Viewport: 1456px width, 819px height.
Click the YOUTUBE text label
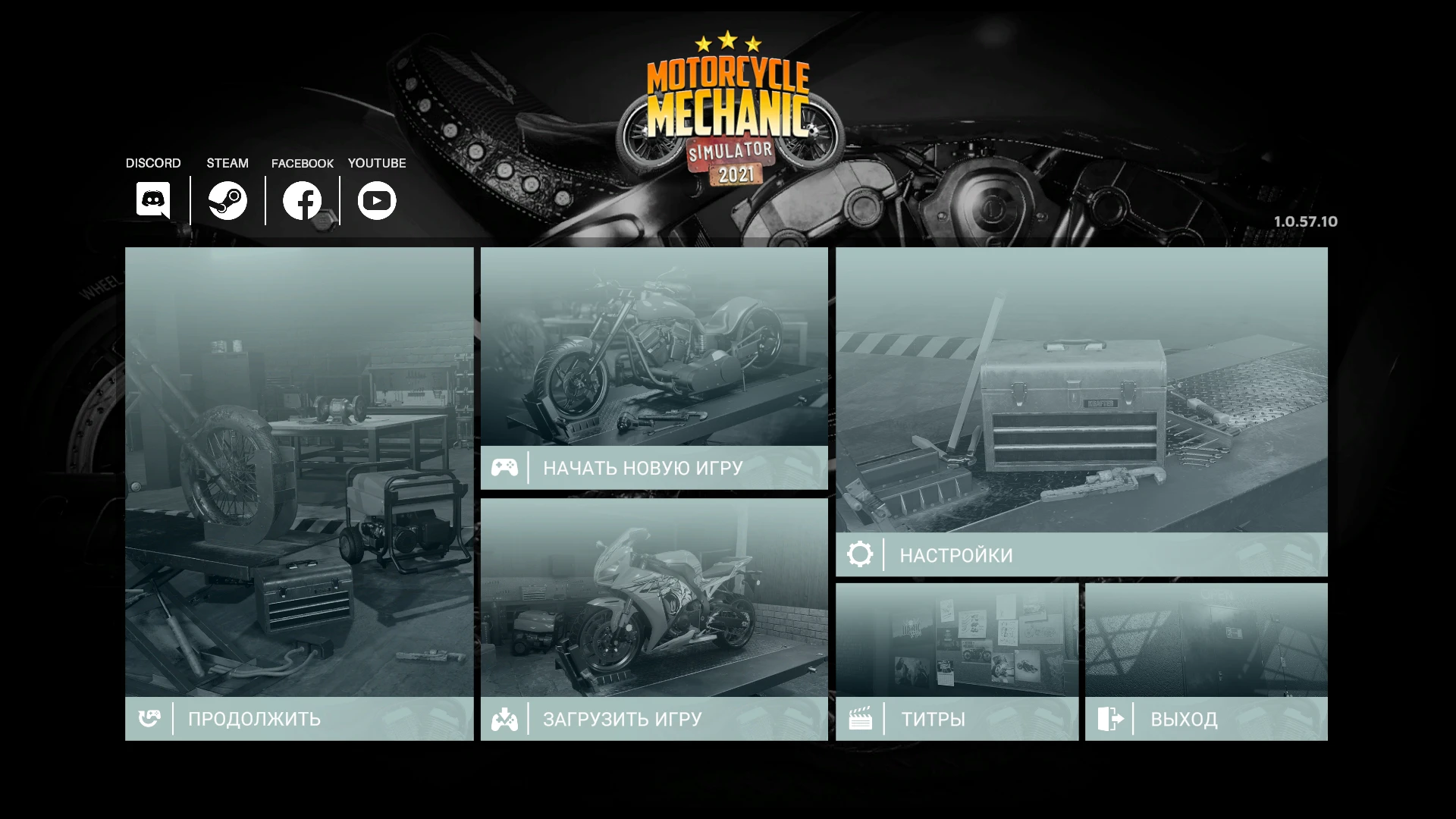(377, 162)
